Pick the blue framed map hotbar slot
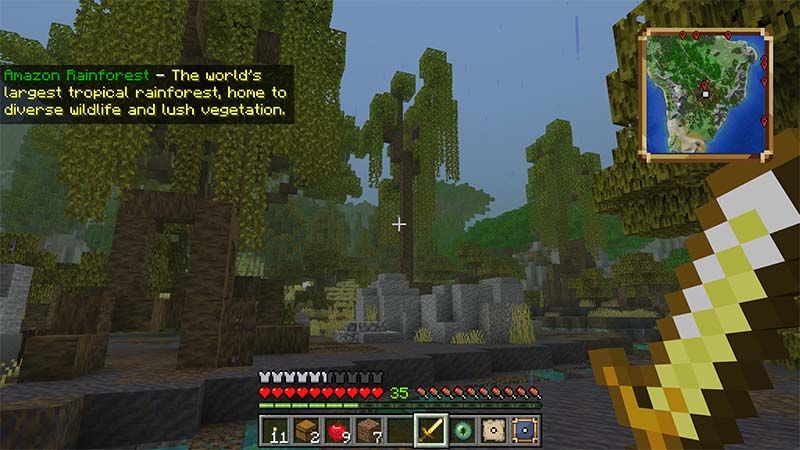Image resolution: width=800 pixels, height=450 pixels. [x=523, y=431]
